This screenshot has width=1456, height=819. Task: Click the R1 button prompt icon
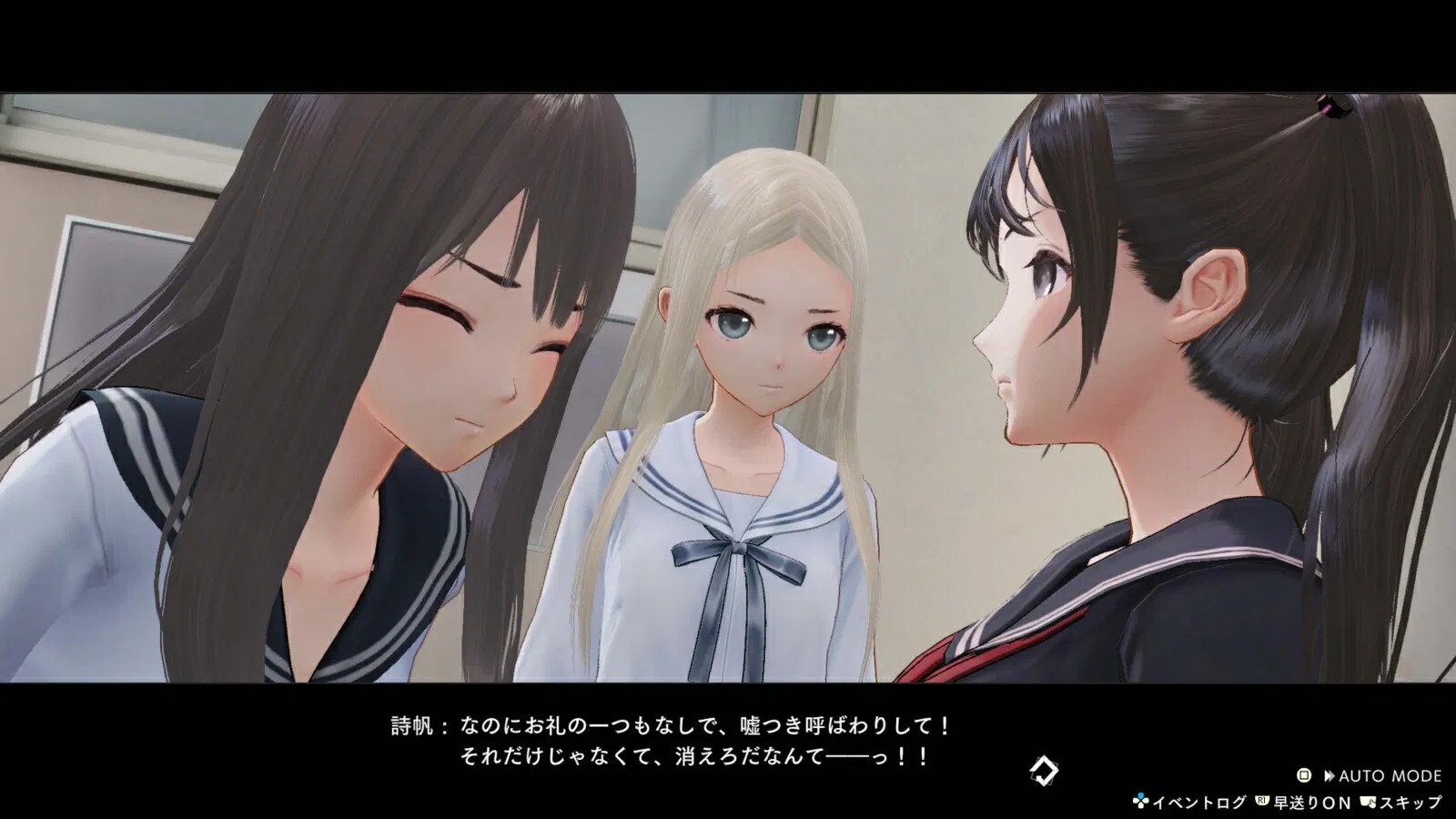[x=1261, y=802]
